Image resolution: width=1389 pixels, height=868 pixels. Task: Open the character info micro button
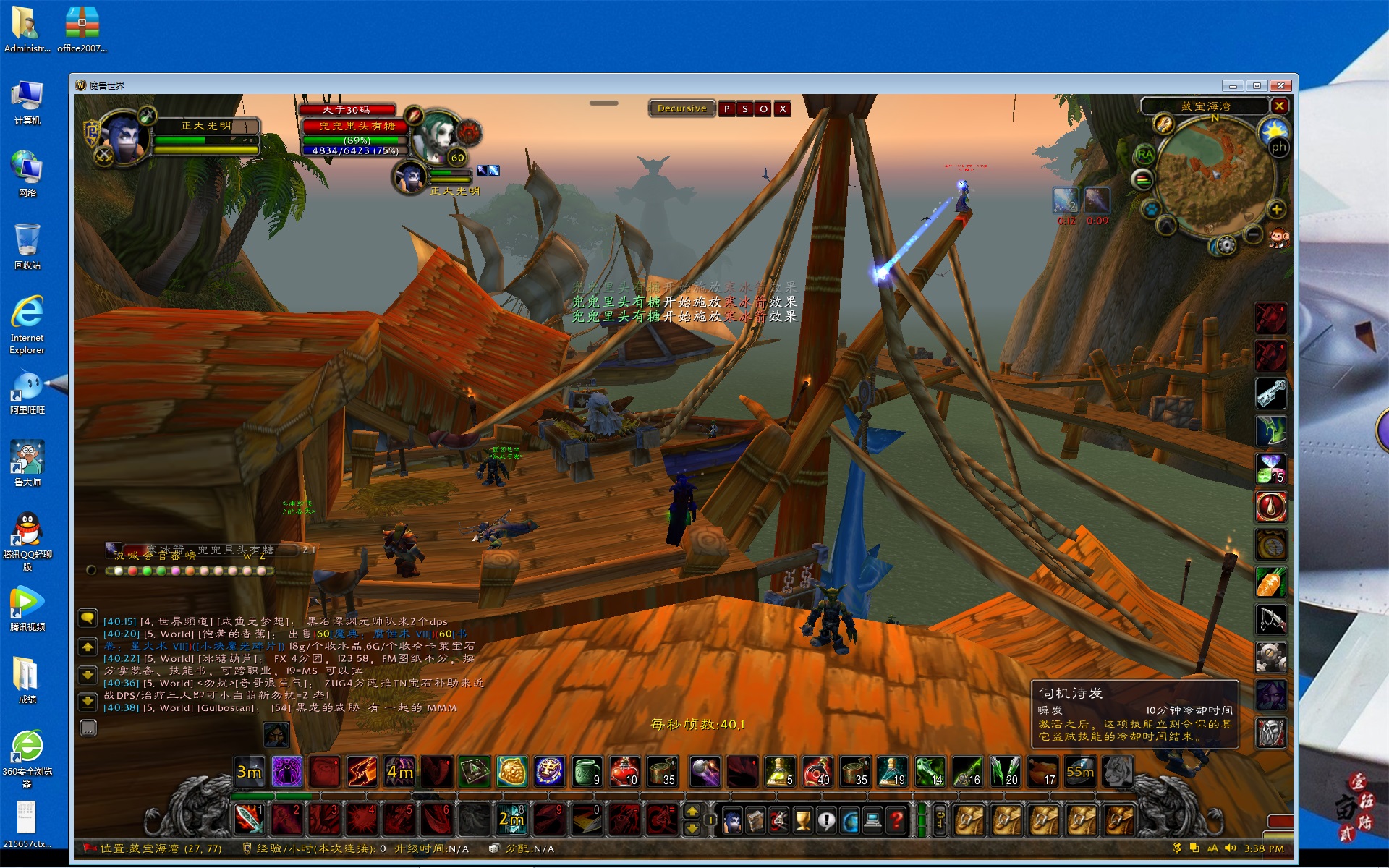click(731, 820)
